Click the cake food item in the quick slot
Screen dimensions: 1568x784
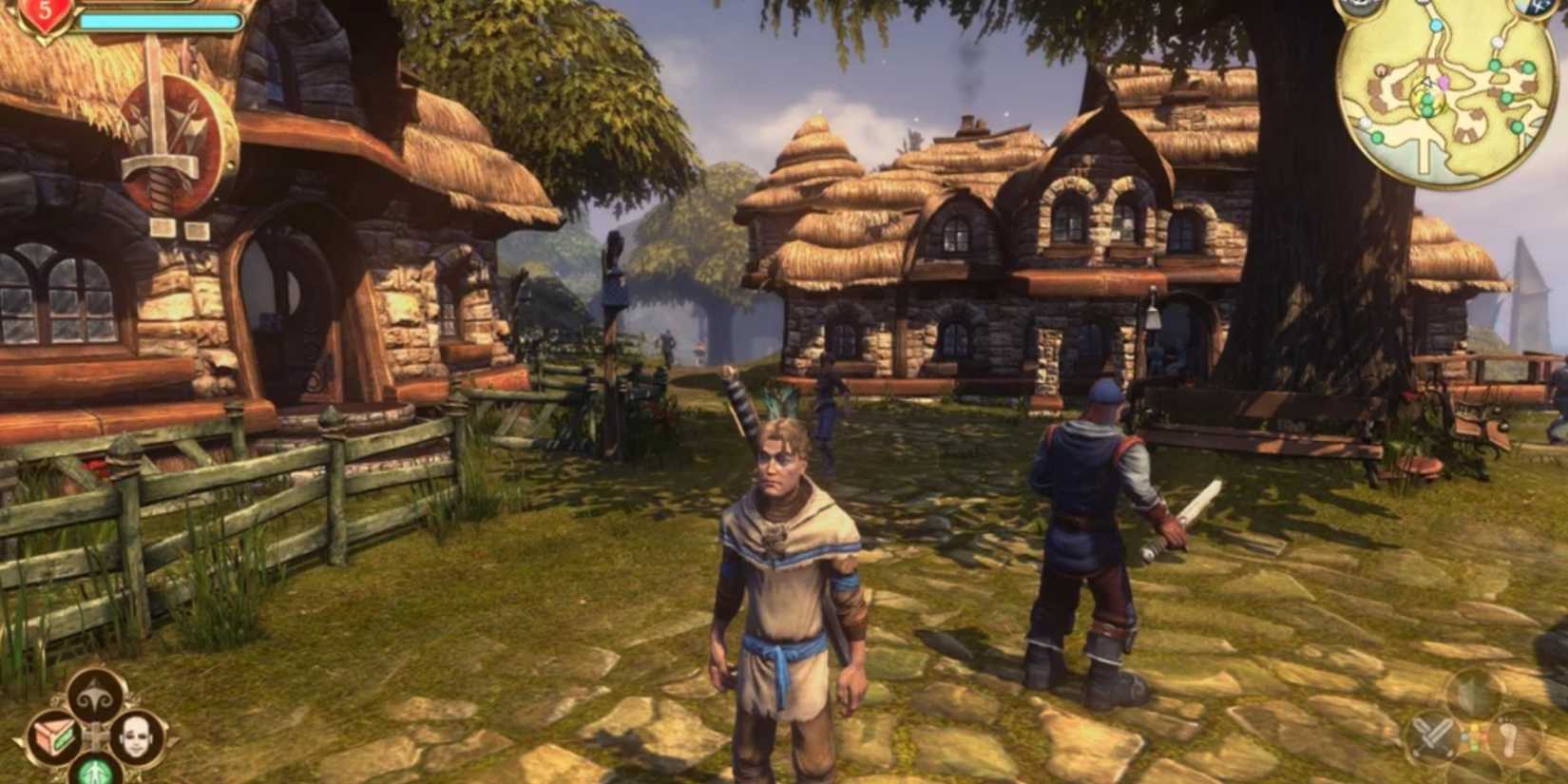(52, 737)
